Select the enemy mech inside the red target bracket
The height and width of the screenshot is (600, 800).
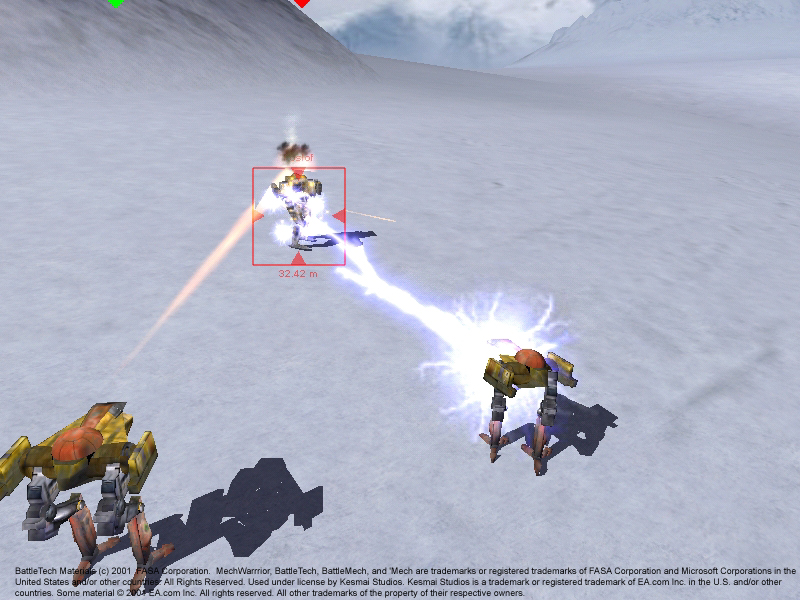[298, 210]
